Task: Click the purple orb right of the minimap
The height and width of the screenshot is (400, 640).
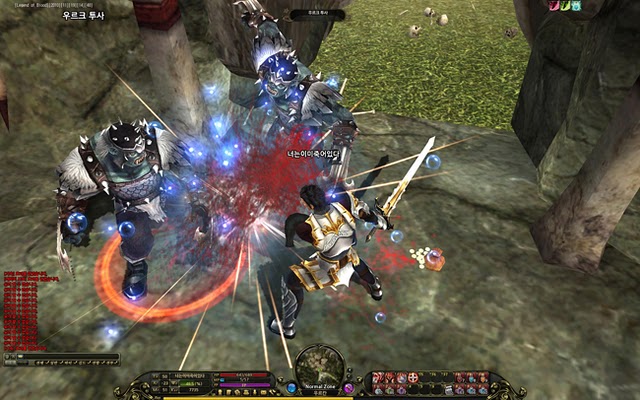Action: point(348,387)
